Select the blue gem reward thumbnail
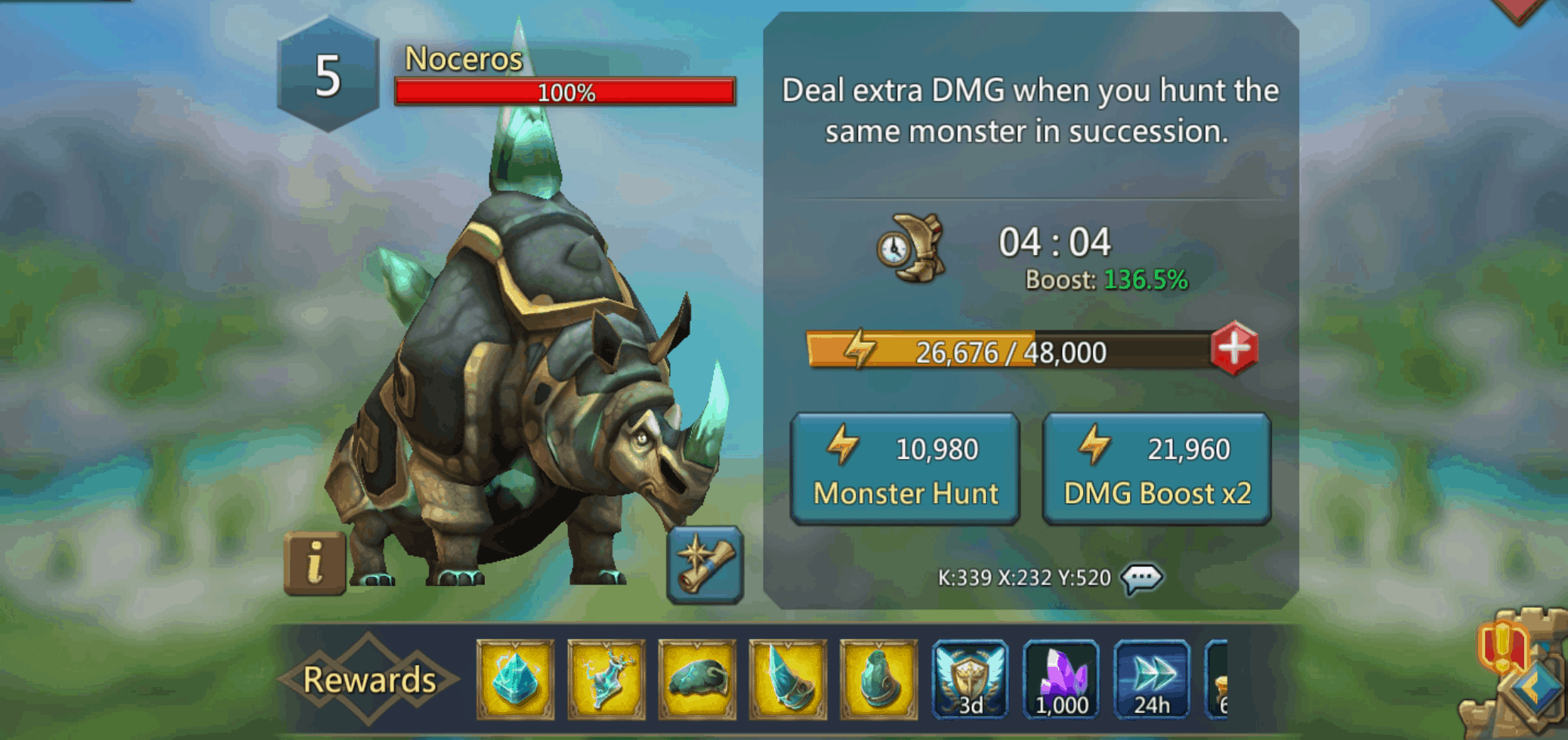The height and width of the screenshot is (740, 1568). point(516,678)
